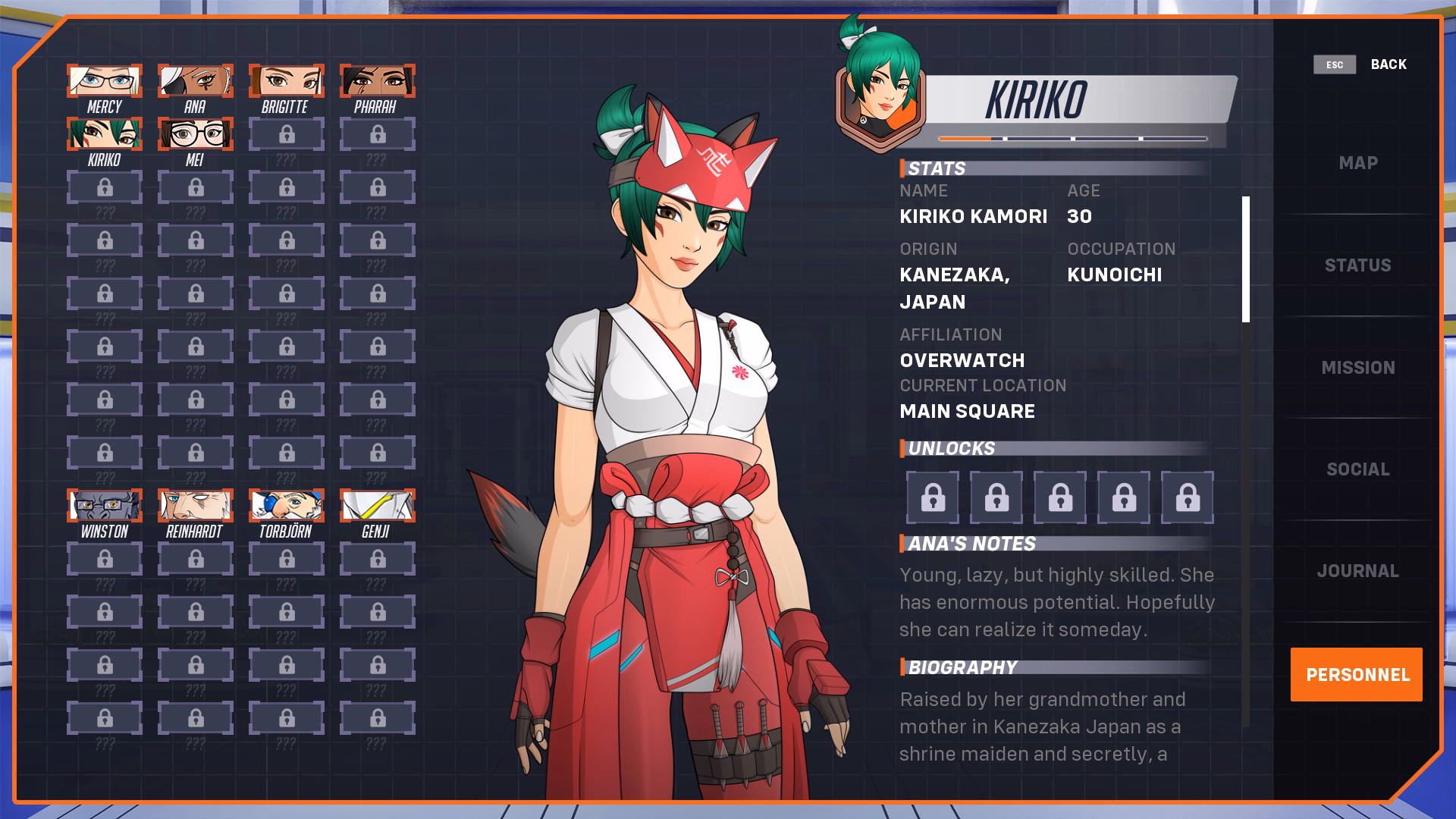Open Mei's profile from the grid

tap(196, 134)
